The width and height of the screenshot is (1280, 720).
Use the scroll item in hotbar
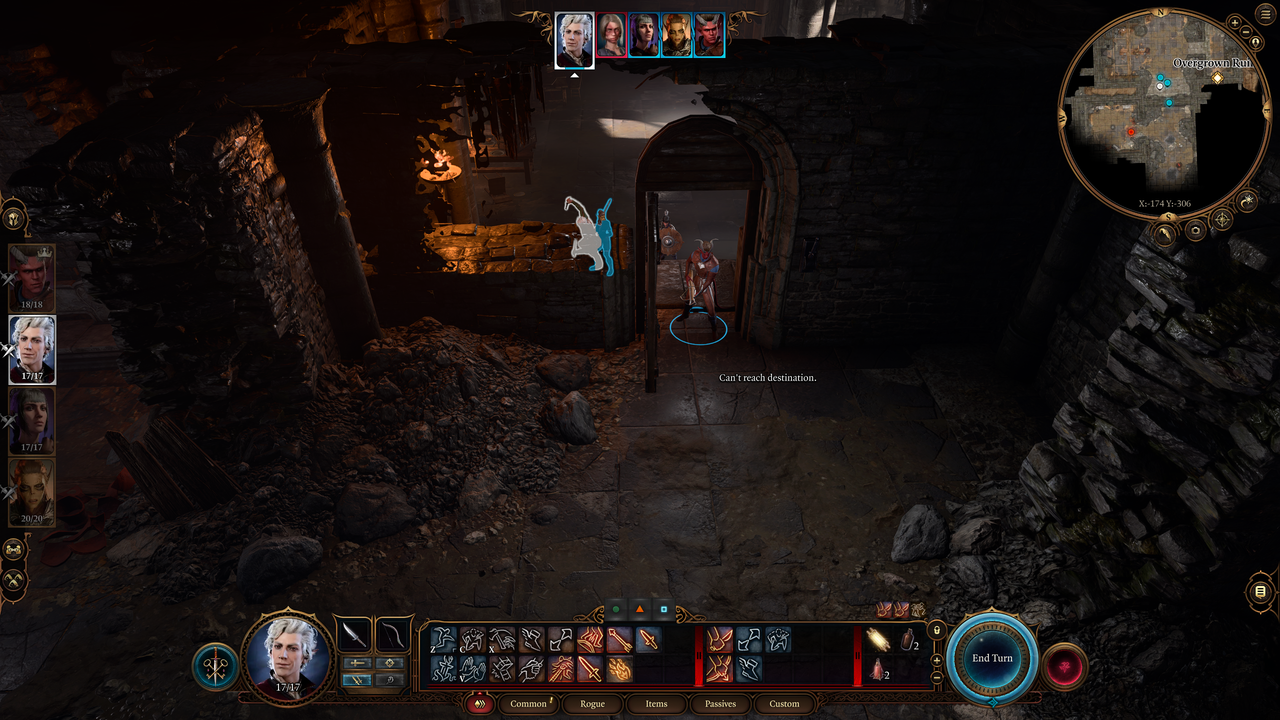click(x=879, y=639)
